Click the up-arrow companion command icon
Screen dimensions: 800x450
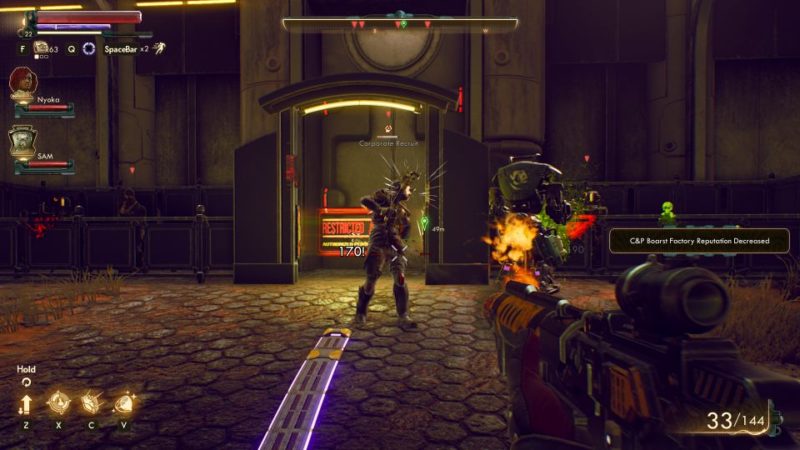click(25, 404)
